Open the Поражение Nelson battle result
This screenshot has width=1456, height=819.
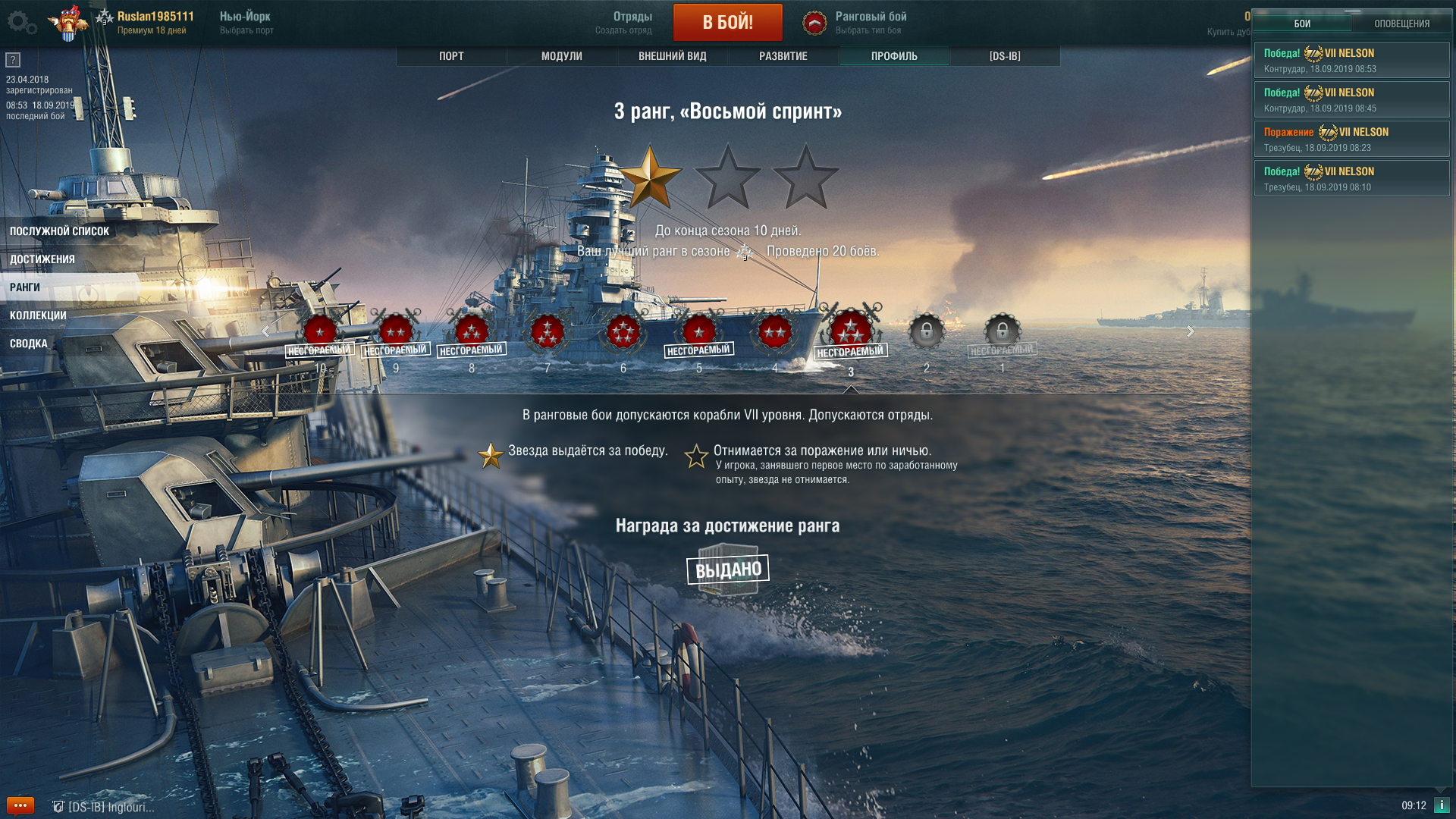pos(1351,139)
